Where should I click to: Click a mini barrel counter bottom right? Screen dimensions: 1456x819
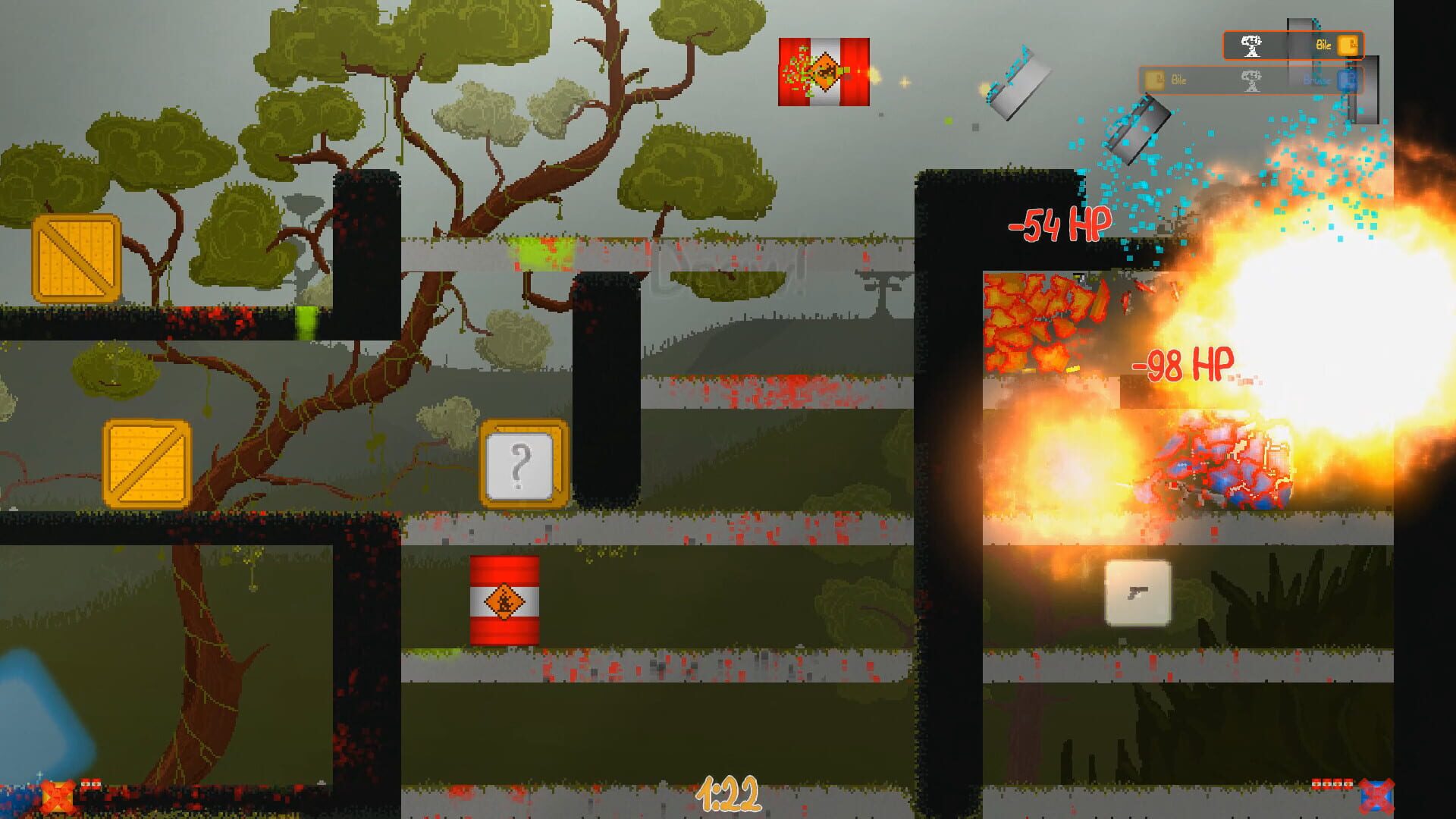coord(1332,785)
